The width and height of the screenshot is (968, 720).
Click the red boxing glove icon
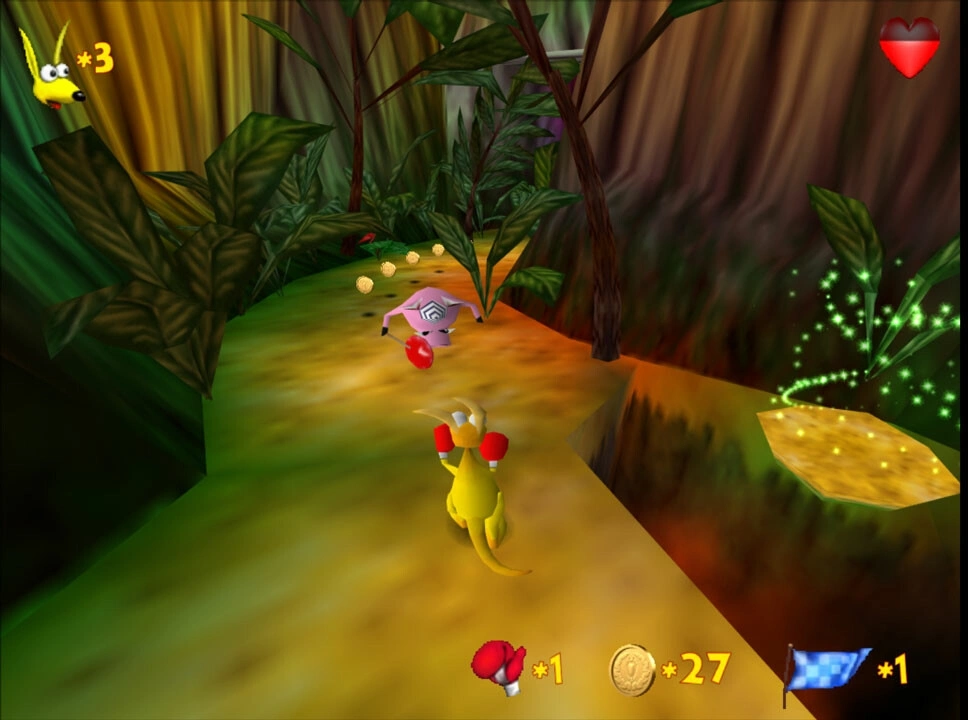click(x=498, y=664)
